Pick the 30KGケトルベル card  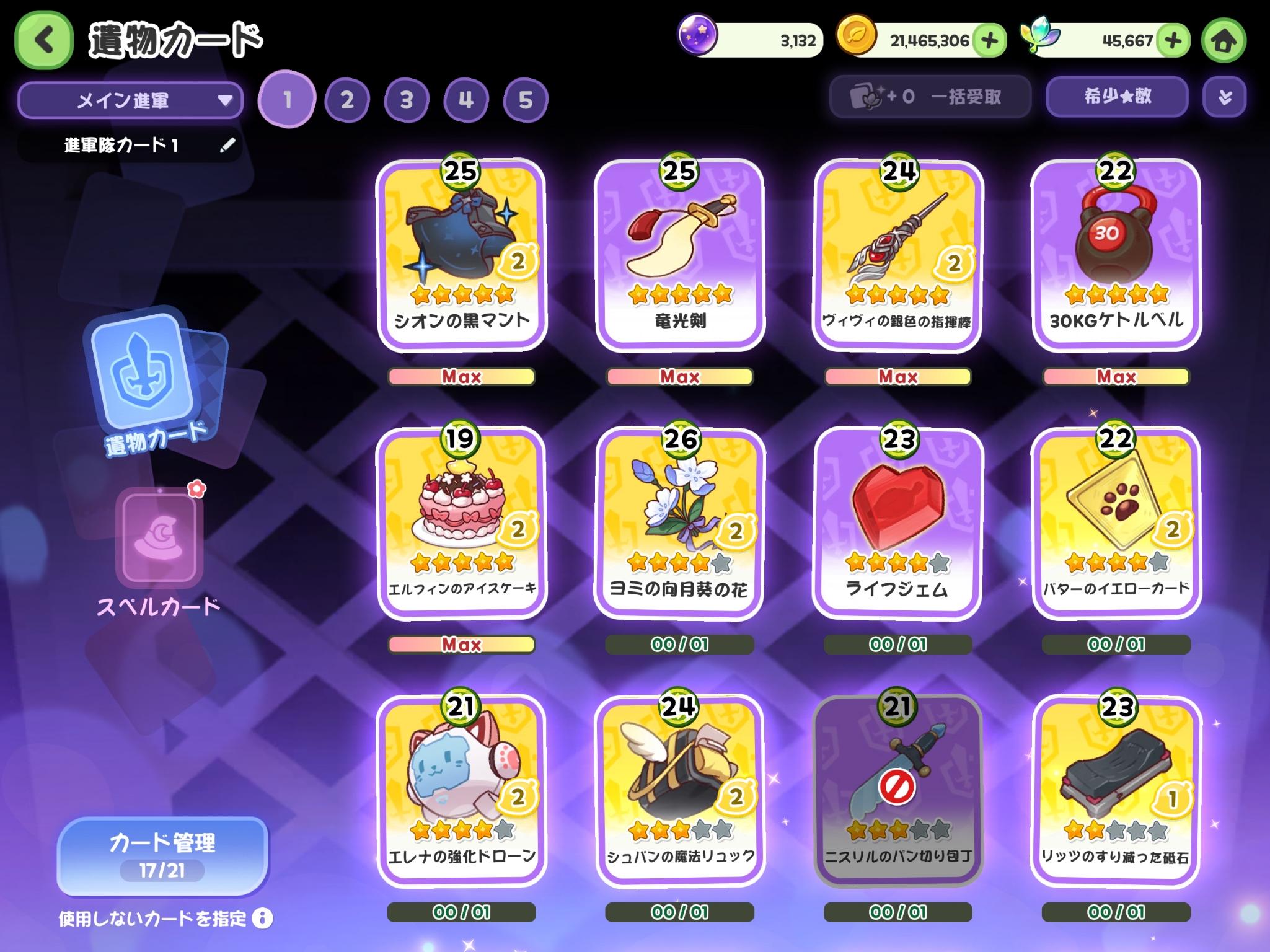1116,255
